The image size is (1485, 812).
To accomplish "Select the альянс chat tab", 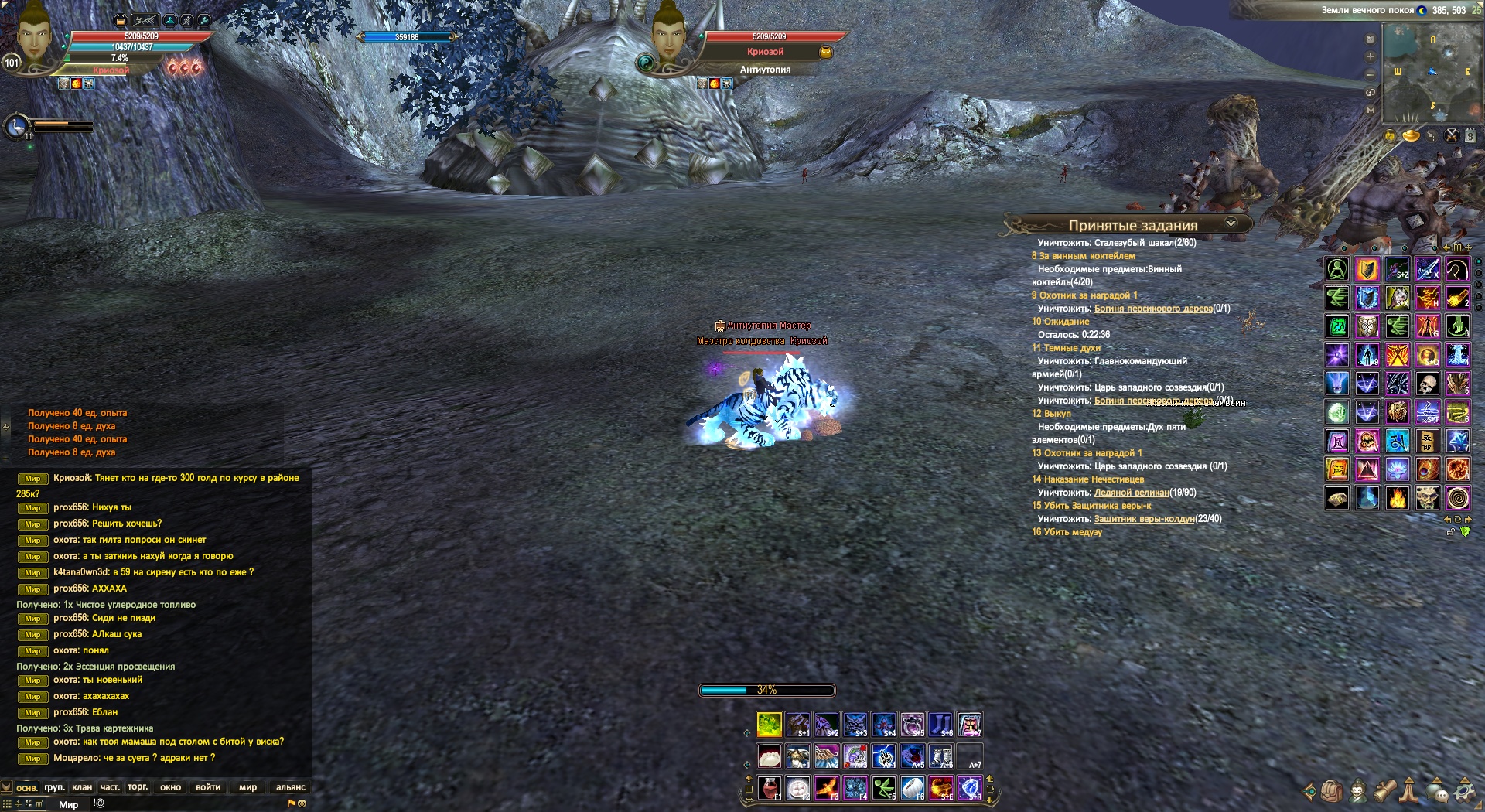I will [291, 787].
